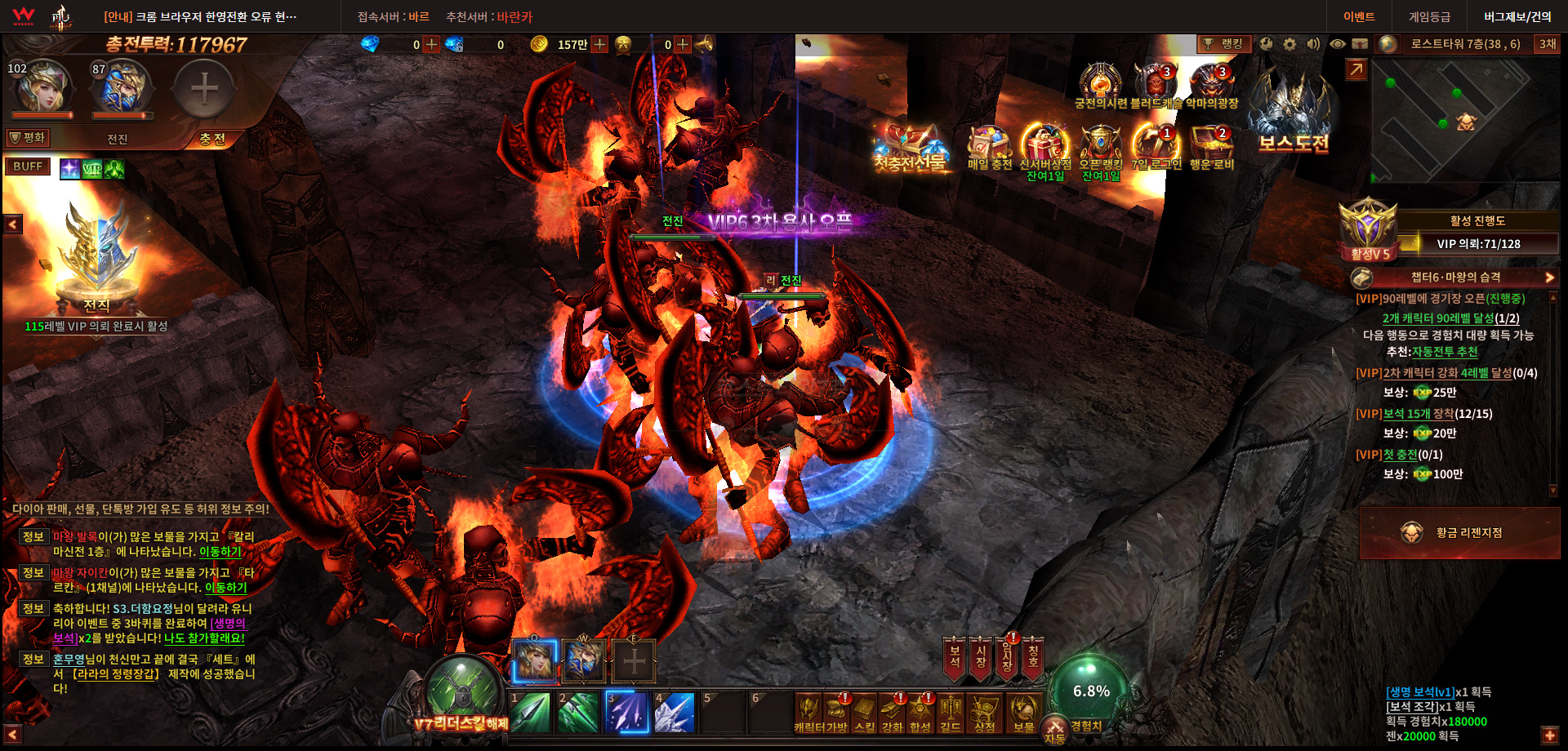Click the 황금 리젠지점 button
The width and height of the screenshot is (1568, 751).
coord(1459,533)
